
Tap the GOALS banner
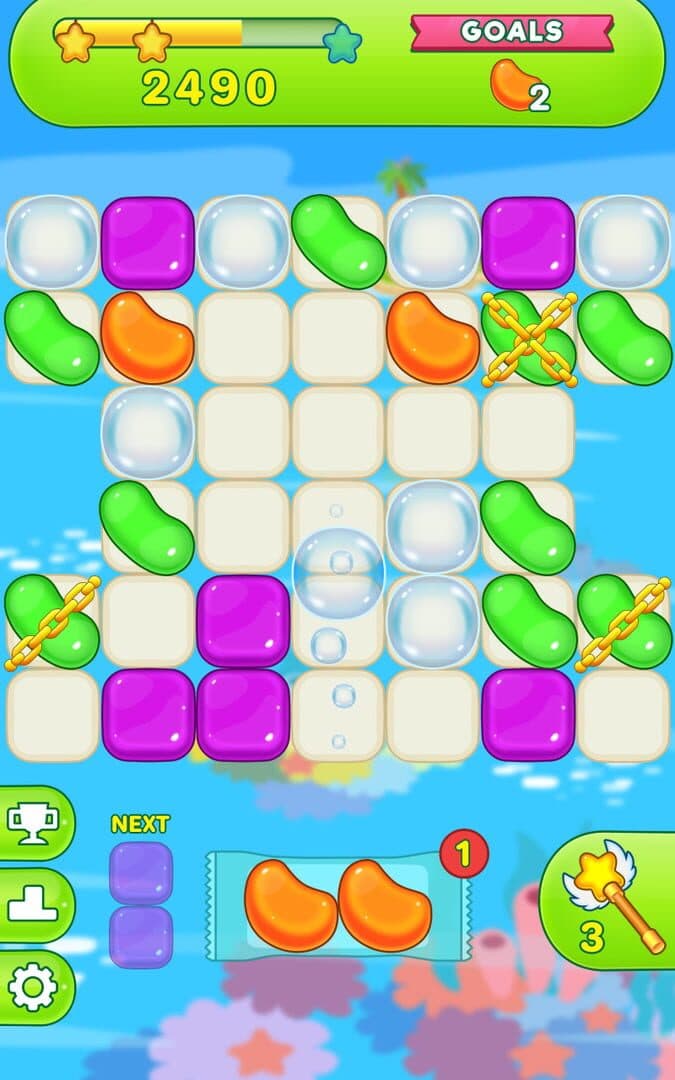coord(512,32)
